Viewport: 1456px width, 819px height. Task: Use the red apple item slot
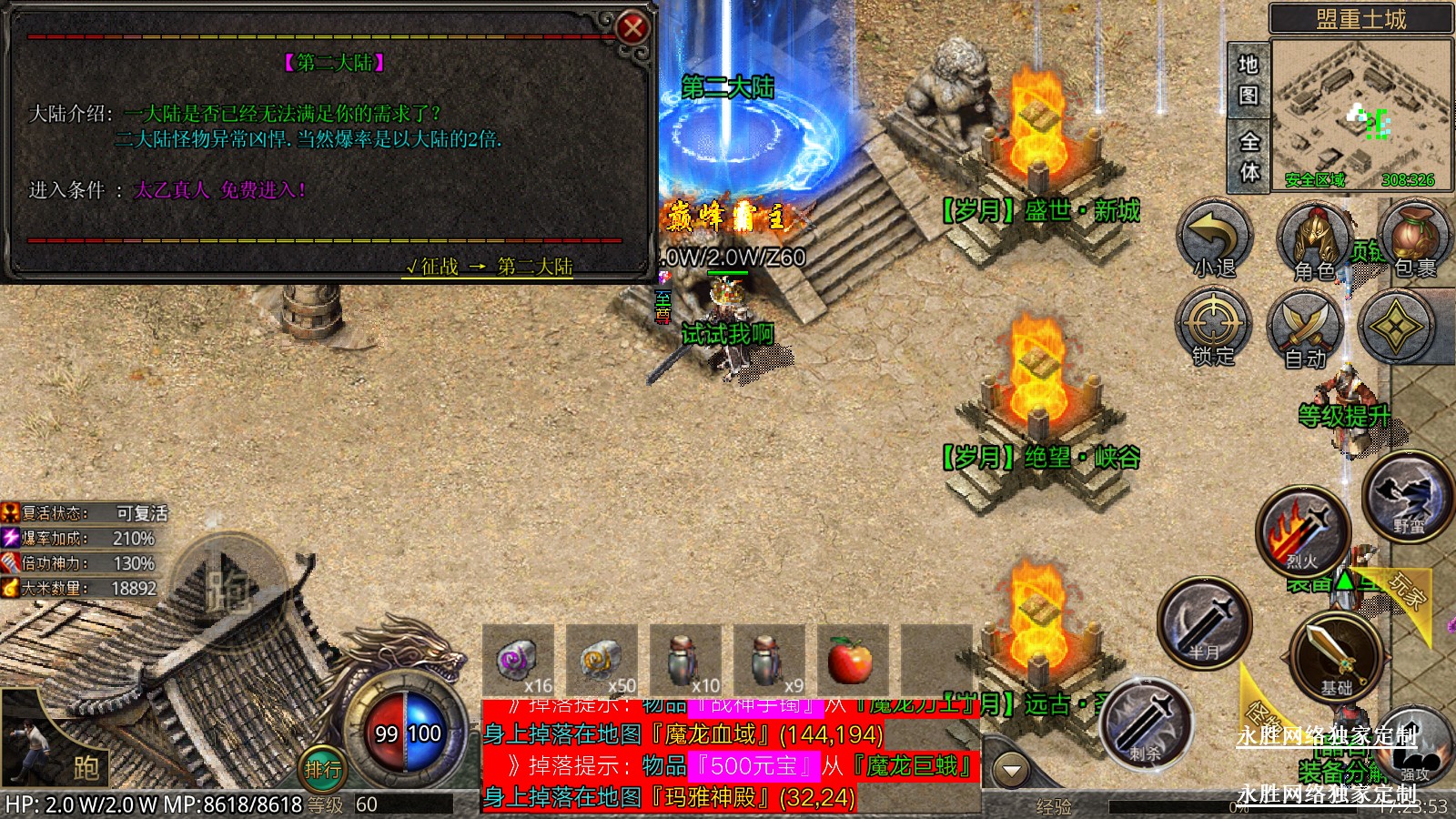851,659
